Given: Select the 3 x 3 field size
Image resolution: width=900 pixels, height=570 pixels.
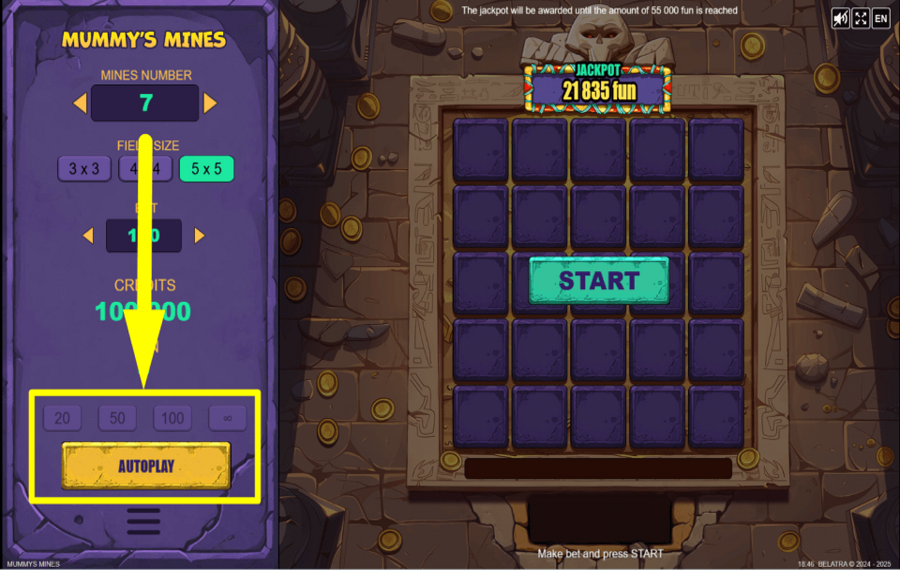Looking at the screenshot, I should pyautogui.click(x=84, y=169).
